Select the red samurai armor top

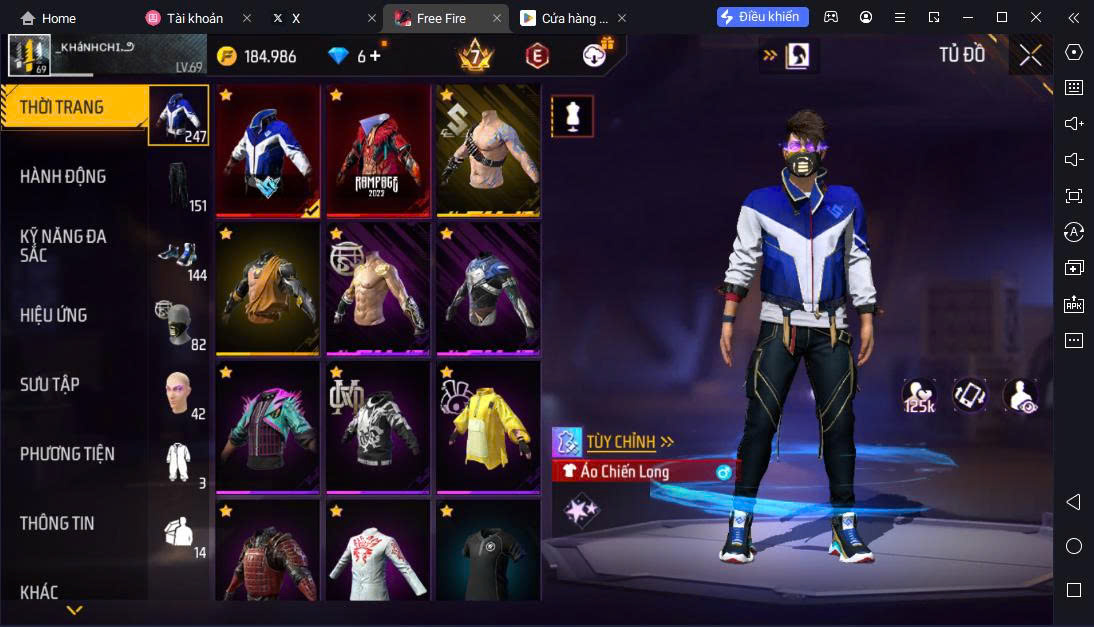coord(268,553)
